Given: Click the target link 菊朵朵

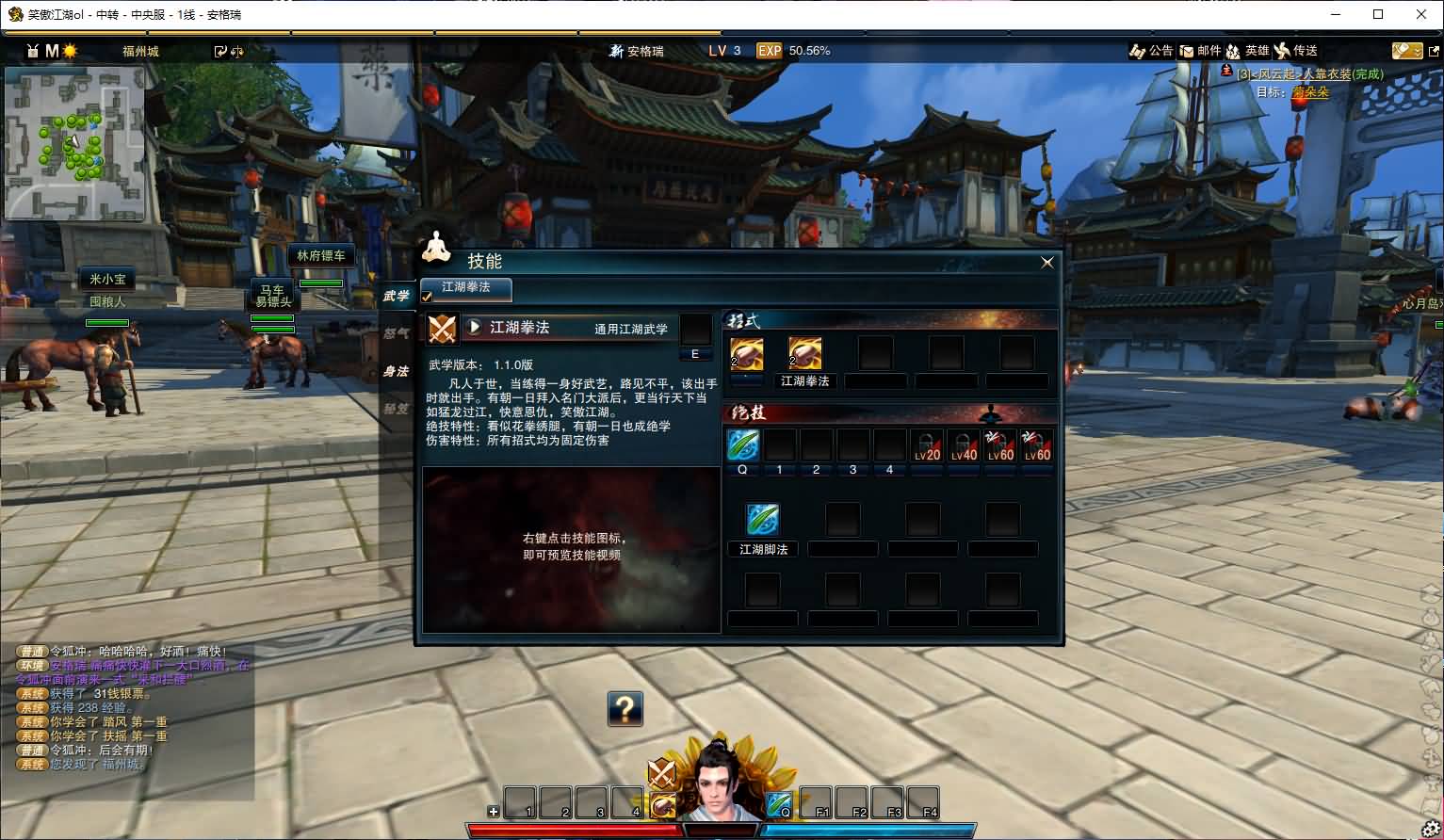Looking at the screenshot, I should click(1311, 92).
